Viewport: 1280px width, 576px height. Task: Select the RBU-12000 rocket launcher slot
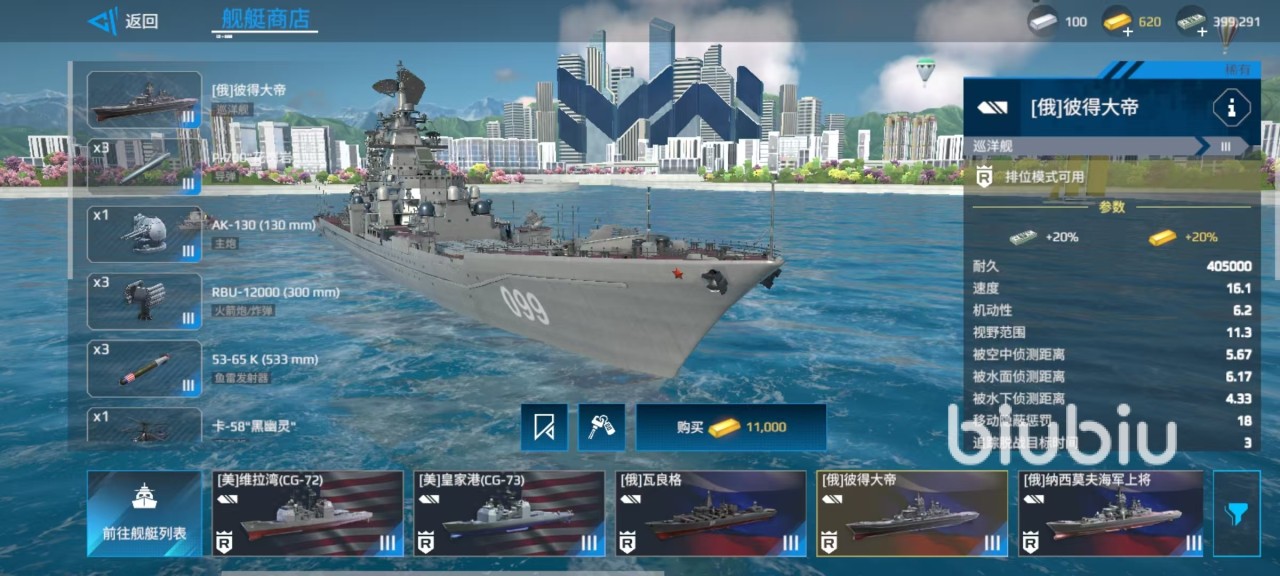tap(144, 301)
